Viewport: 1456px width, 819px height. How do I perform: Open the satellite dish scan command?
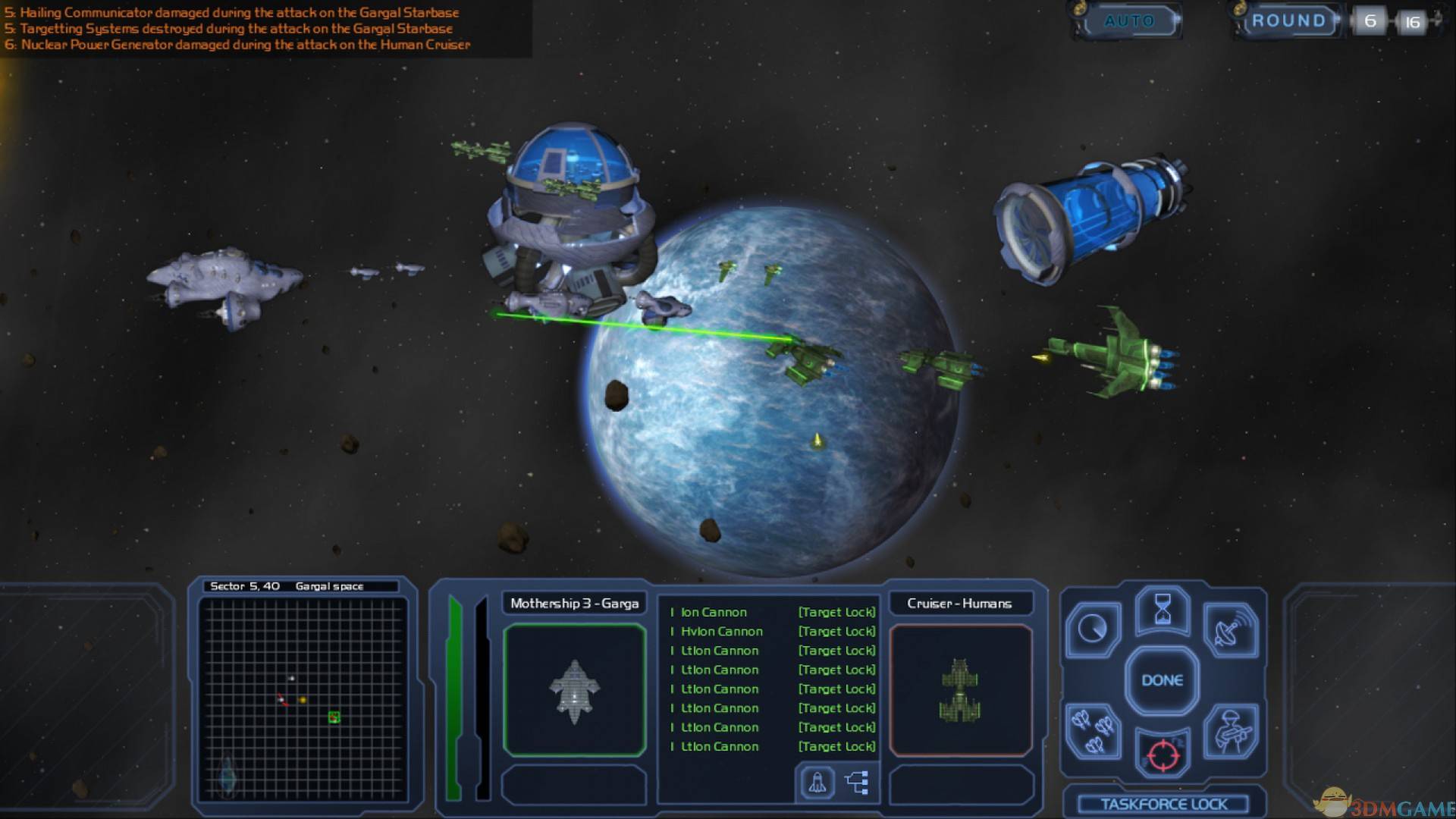[1230, 629]
